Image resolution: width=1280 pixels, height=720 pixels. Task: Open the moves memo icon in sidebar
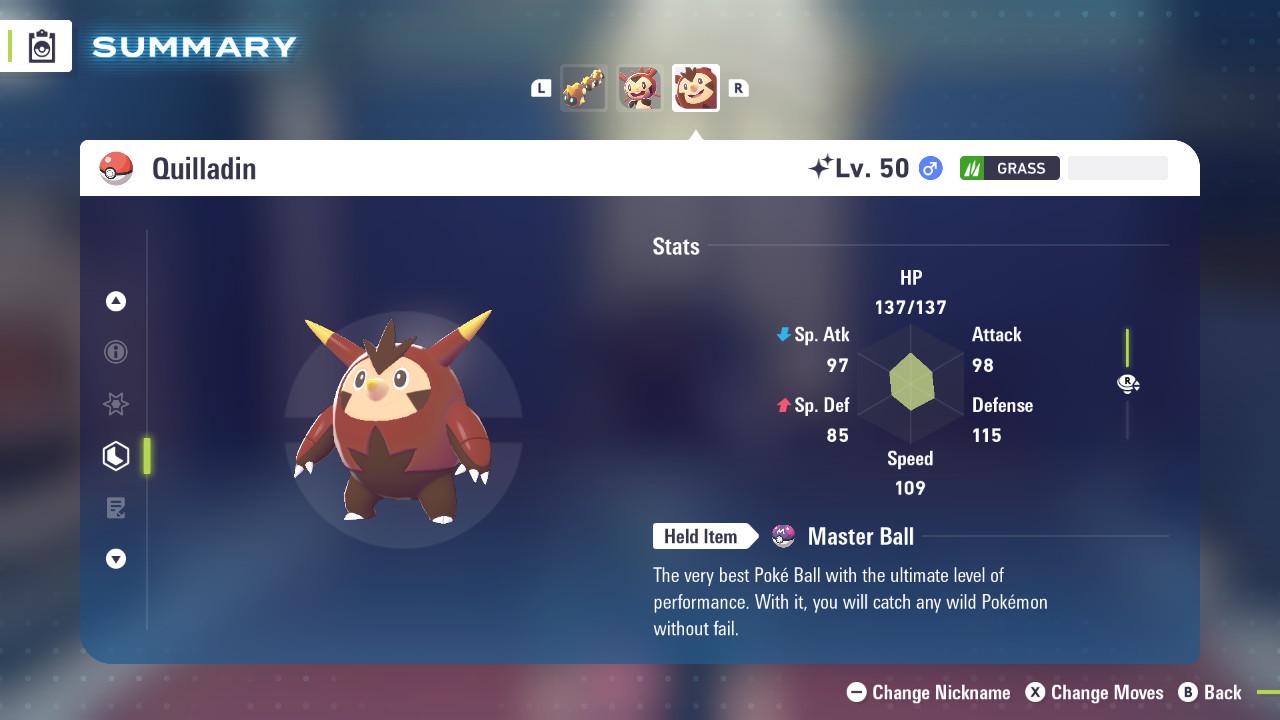[116, 508]
